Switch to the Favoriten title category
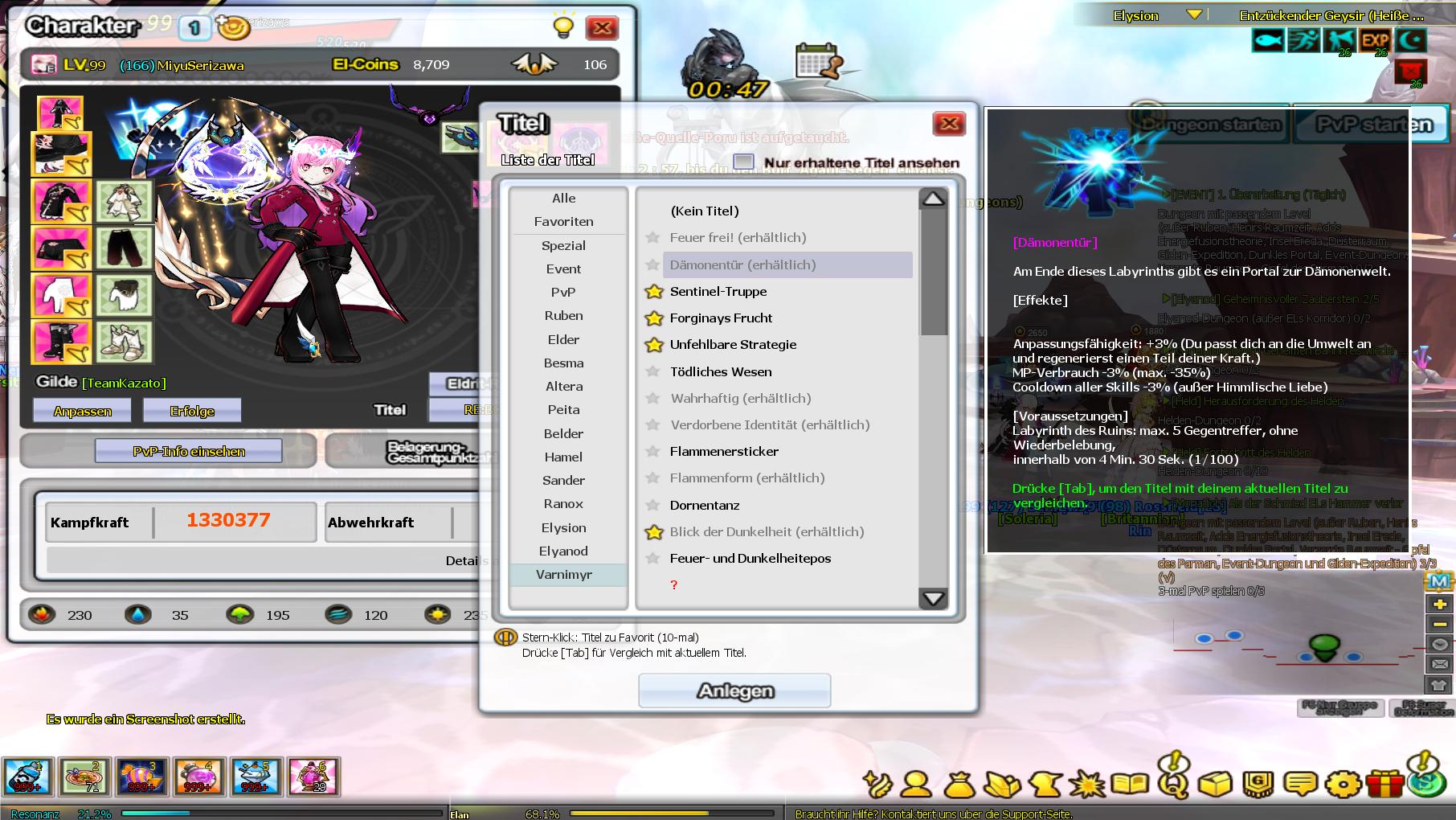The height and width of the screenshot is (820, 1456). (564, 222)
